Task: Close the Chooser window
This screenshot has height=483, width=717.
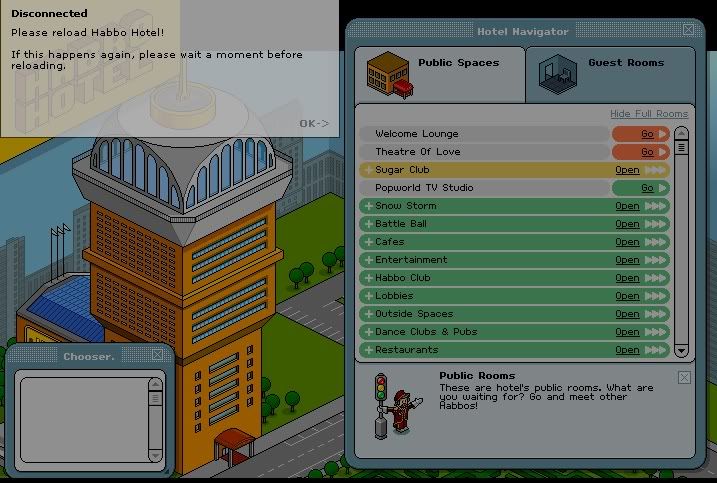Action: (x=157, y=355)
